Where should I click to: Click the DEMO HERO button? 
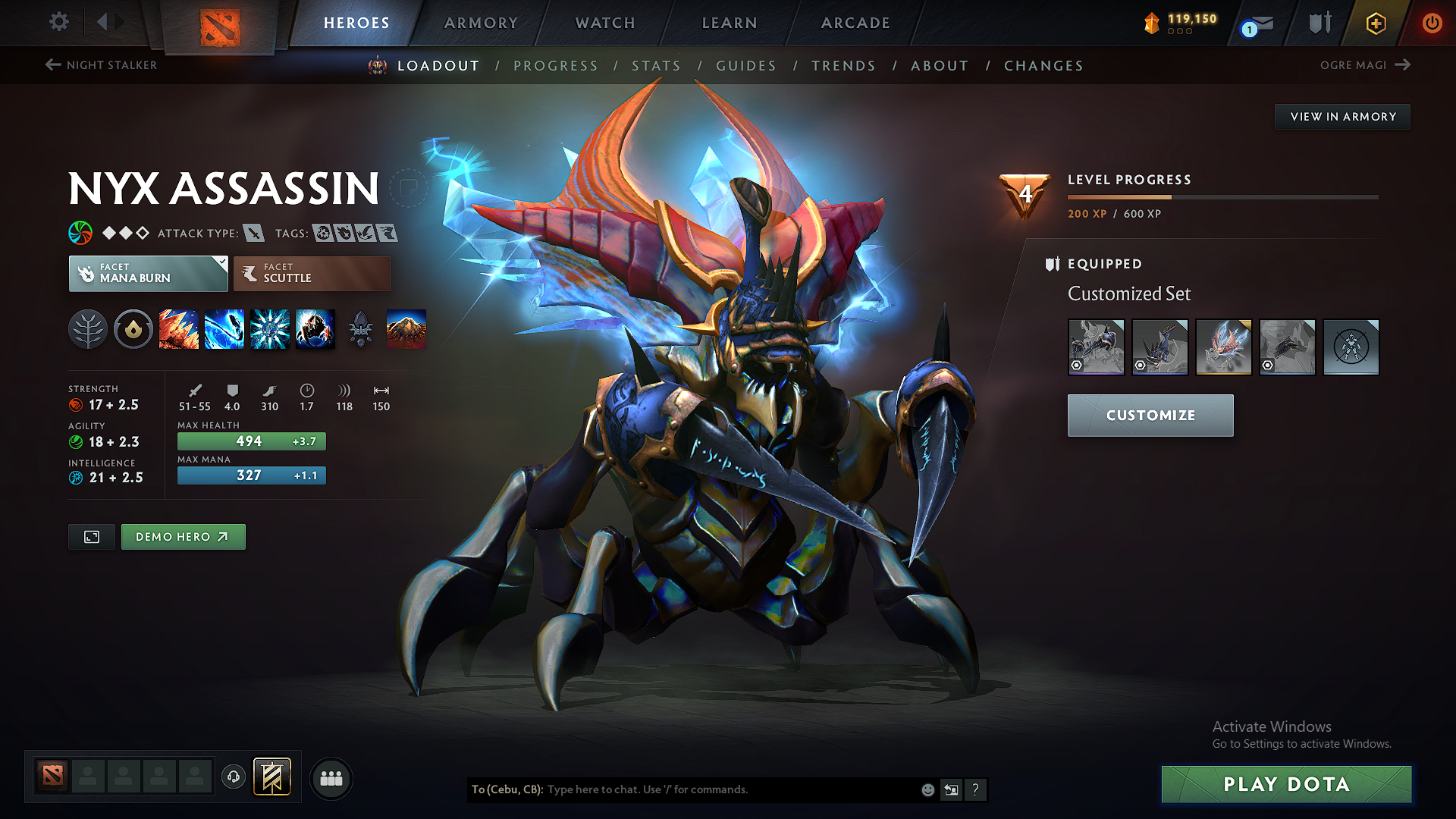tap(183, 536)
